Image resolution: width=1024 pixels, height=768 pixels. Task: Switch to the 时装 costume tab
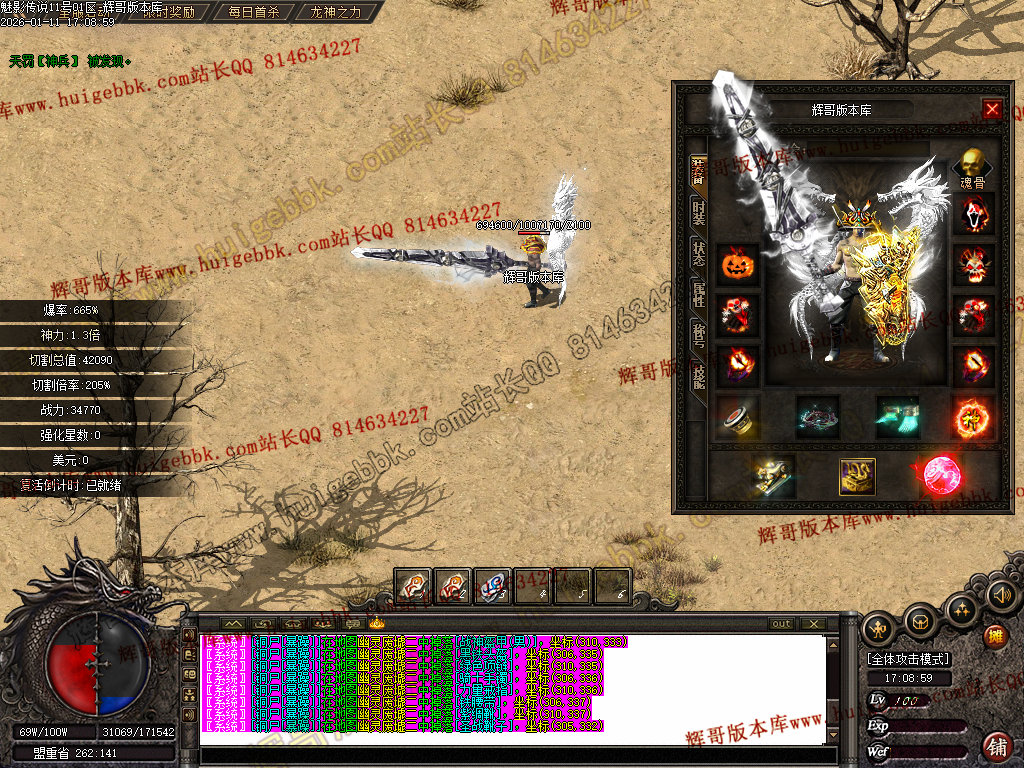(x=698, y=212)
